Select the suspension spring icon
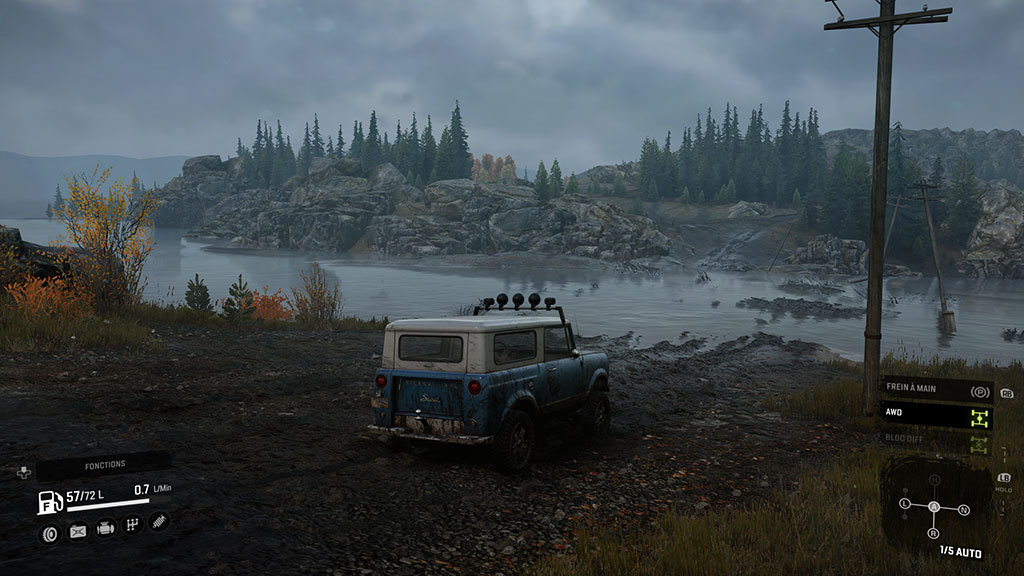This screenshot has height=576, width=1024. point(159,521)
